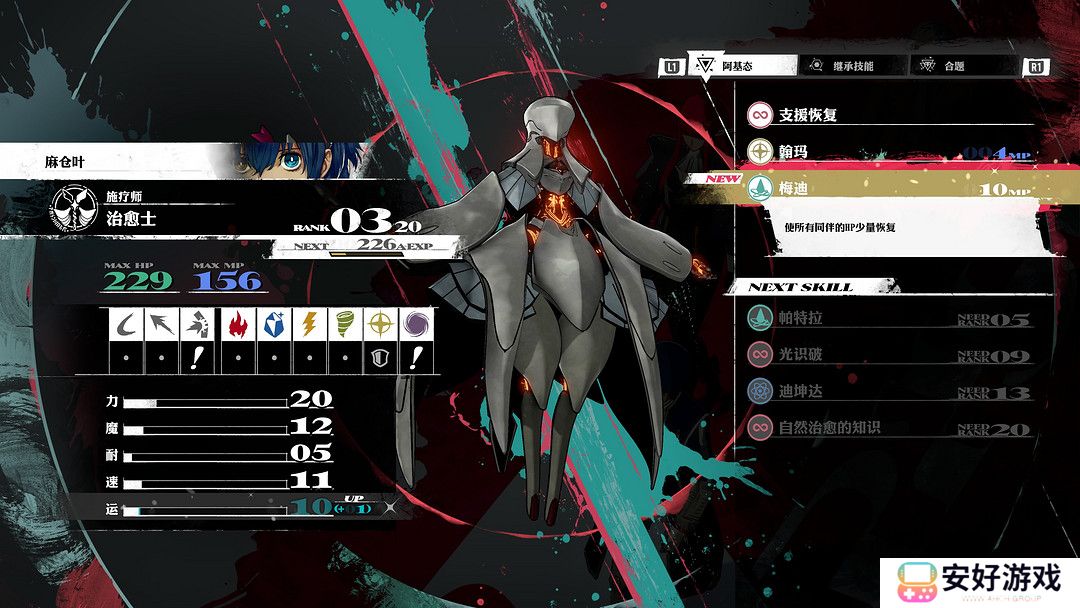Image resolution: width=1080 pixels, height=608 pixels.
Task: Switch to the 合题 tab
Action: click(x=964, y=66)
